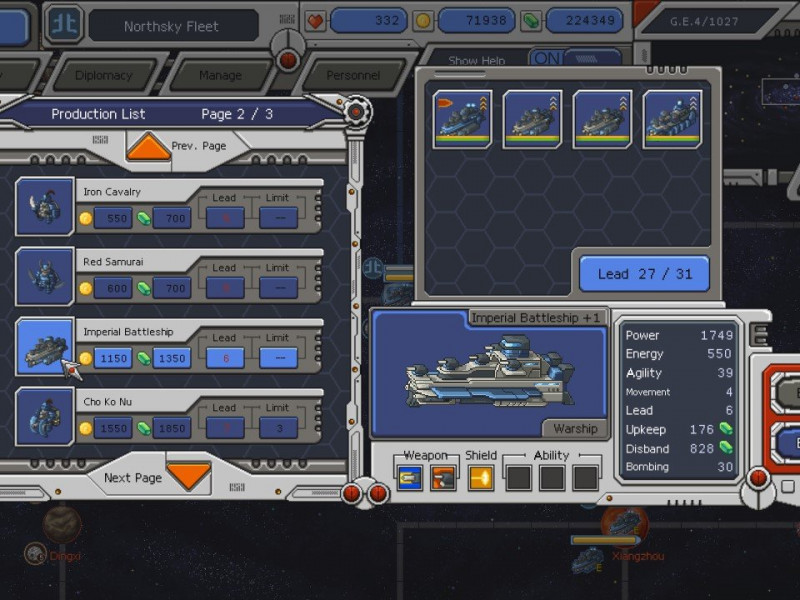Select the first fleet ship with red flag
The image size is (800, 600).
[462, 119]
